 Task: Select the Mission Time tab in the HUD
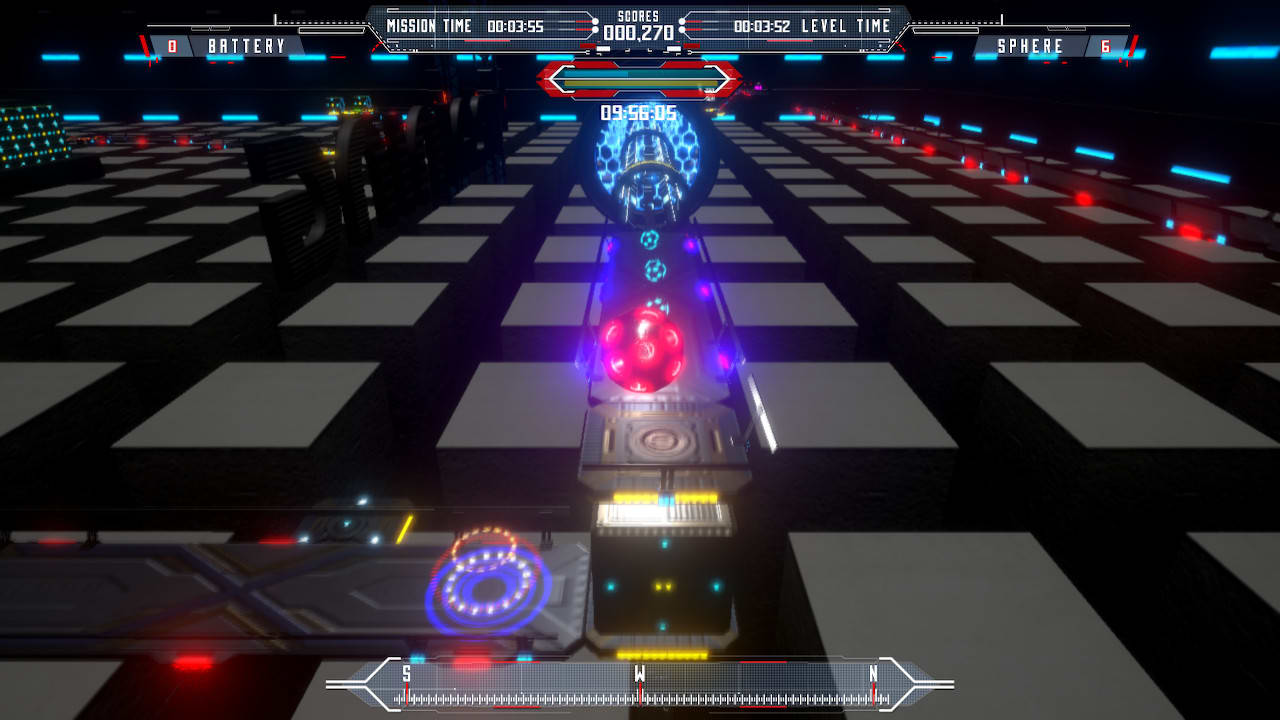coord(430,27)
